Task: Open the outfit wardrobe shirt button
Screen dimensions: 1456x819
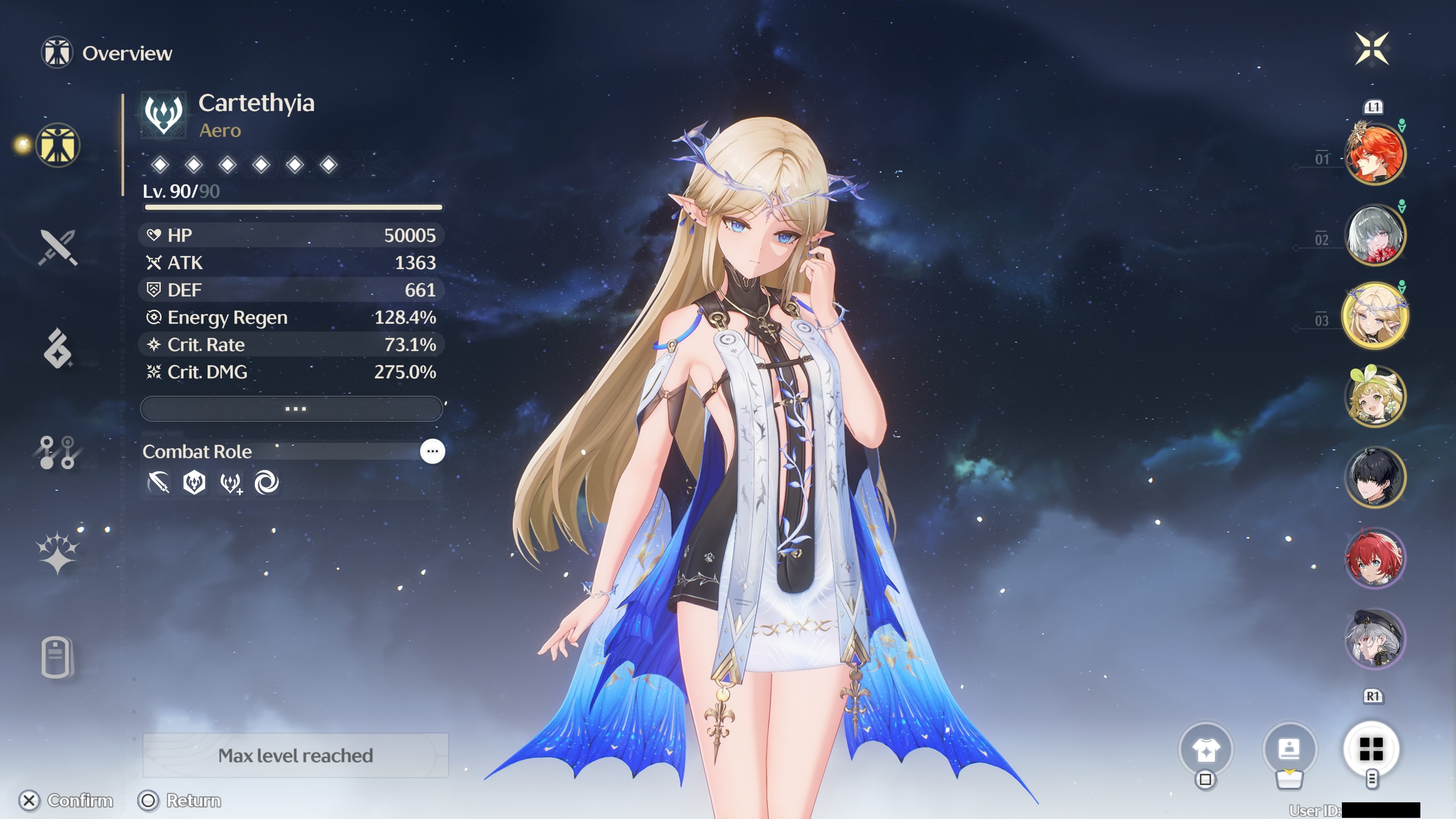Action: (1206, 750)
